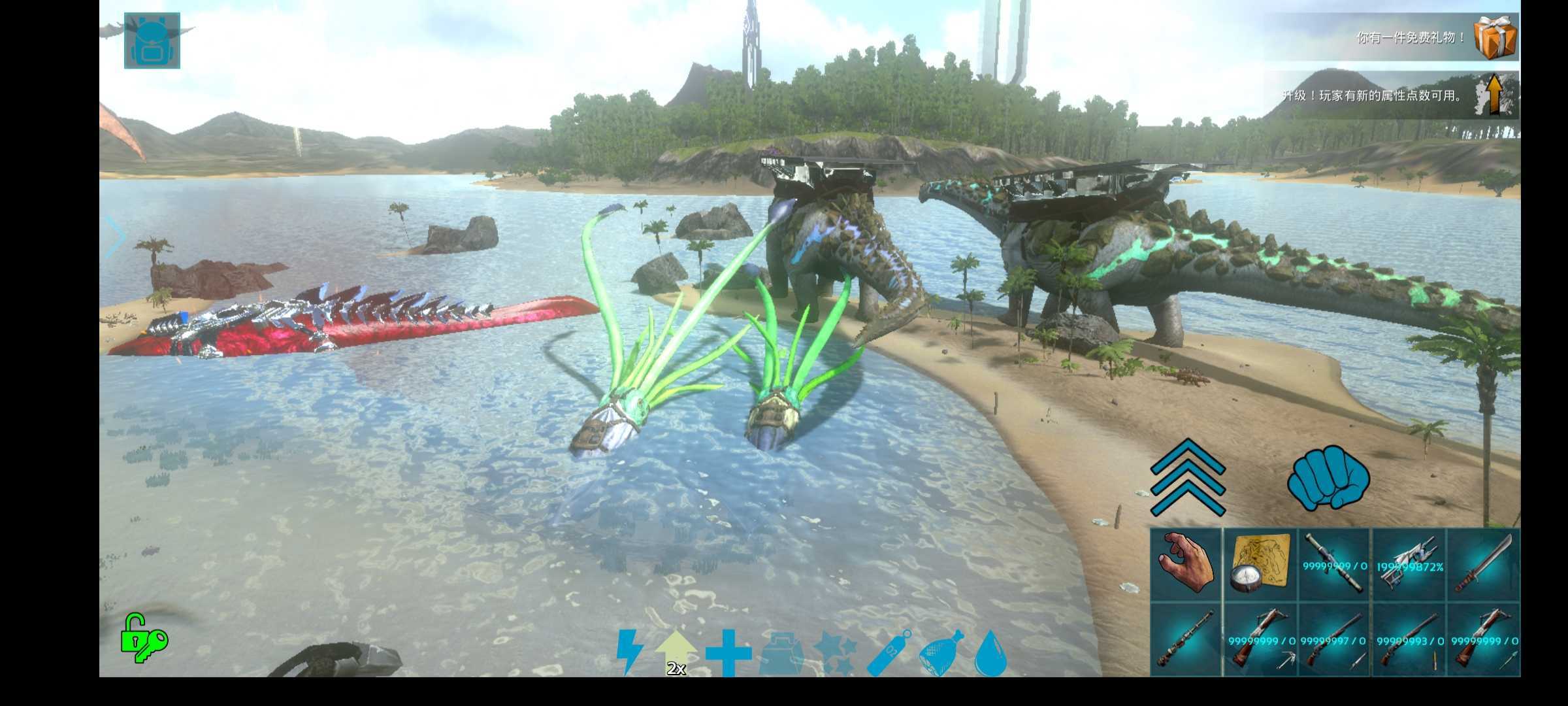Select the sword hotbar slot
The height and width of the screenshot is (706, 1568).
coord(1483,563)
